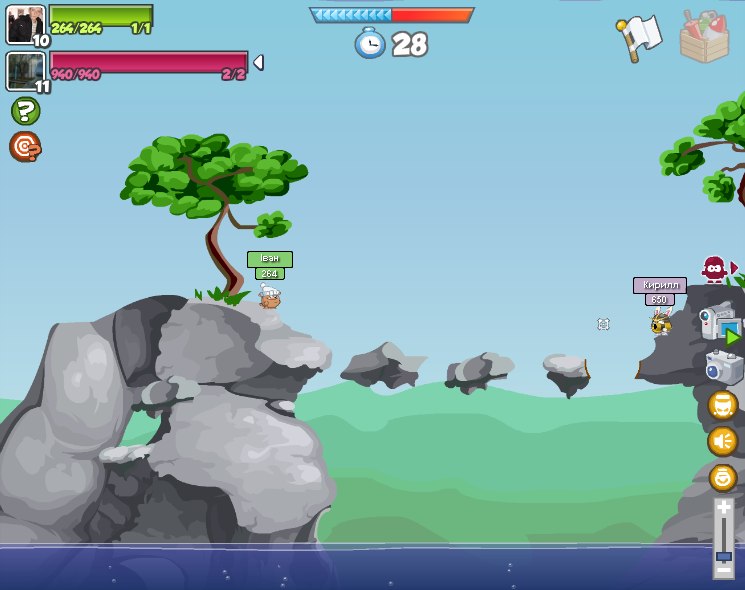Take a screenshot with the photo camera
745x590 pixels.
click(723, 367)
